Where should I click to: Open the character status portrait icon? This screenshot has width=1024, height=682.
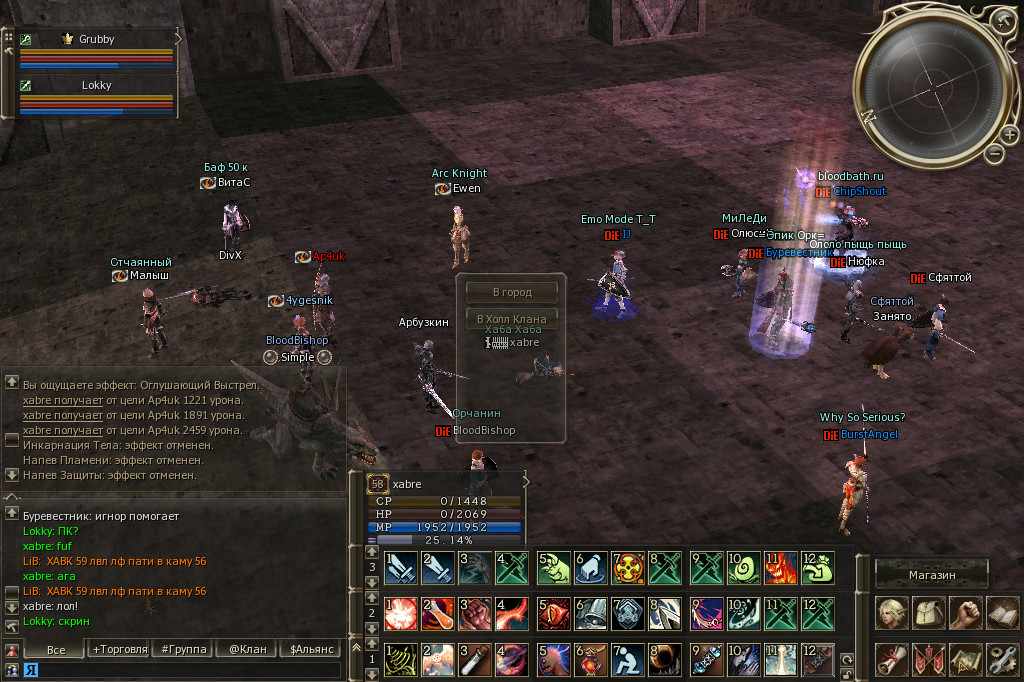click(x=892, y=613)
